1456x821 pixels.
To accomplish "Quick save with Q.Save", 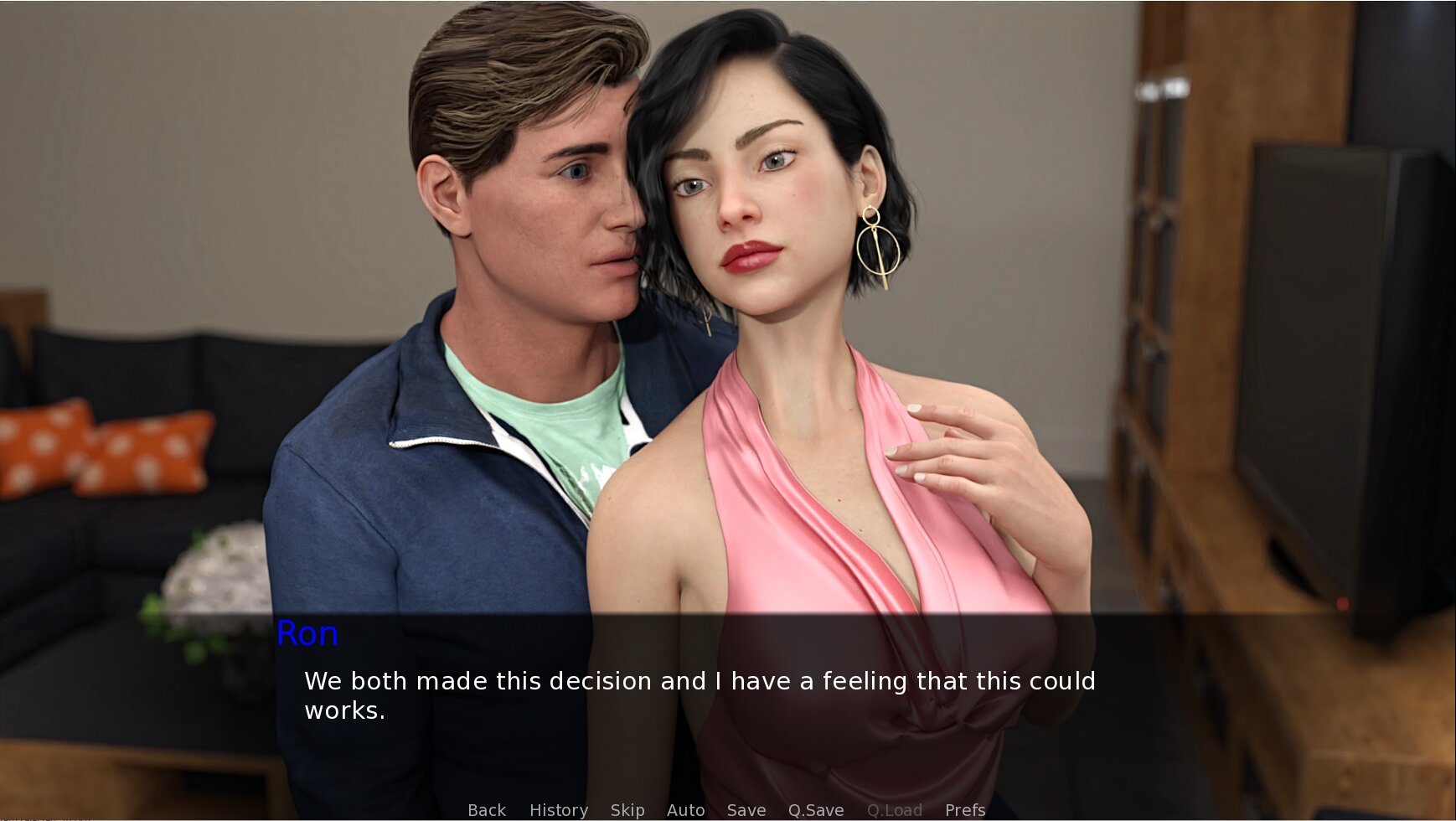I will tap(815, 810).
